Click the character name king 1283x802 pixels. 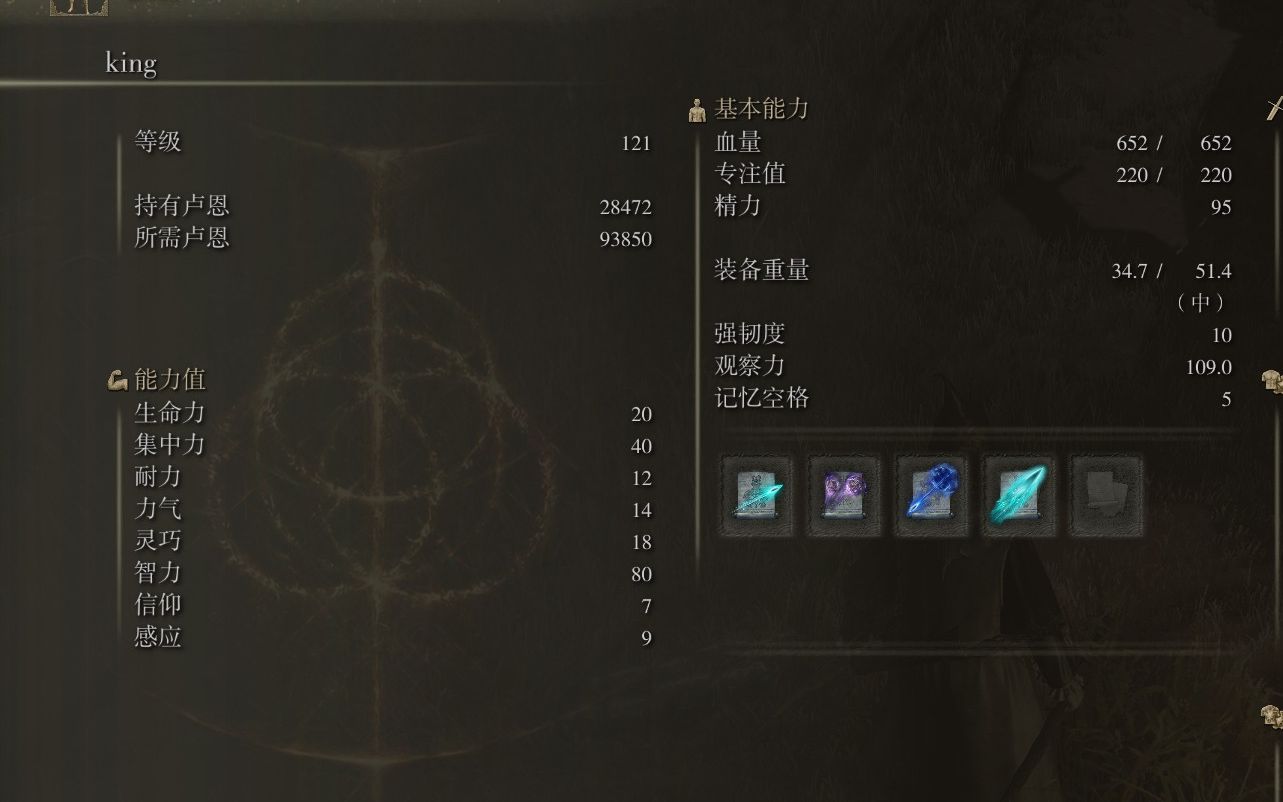tap(129, 63)
